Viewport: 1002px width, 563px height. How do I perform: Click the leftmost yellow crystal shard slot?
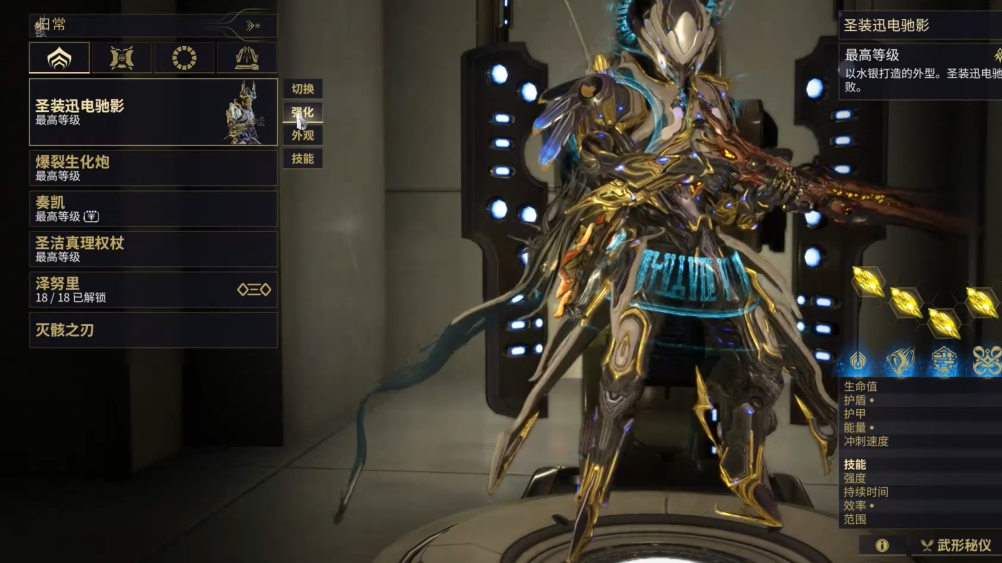point(868,282)
